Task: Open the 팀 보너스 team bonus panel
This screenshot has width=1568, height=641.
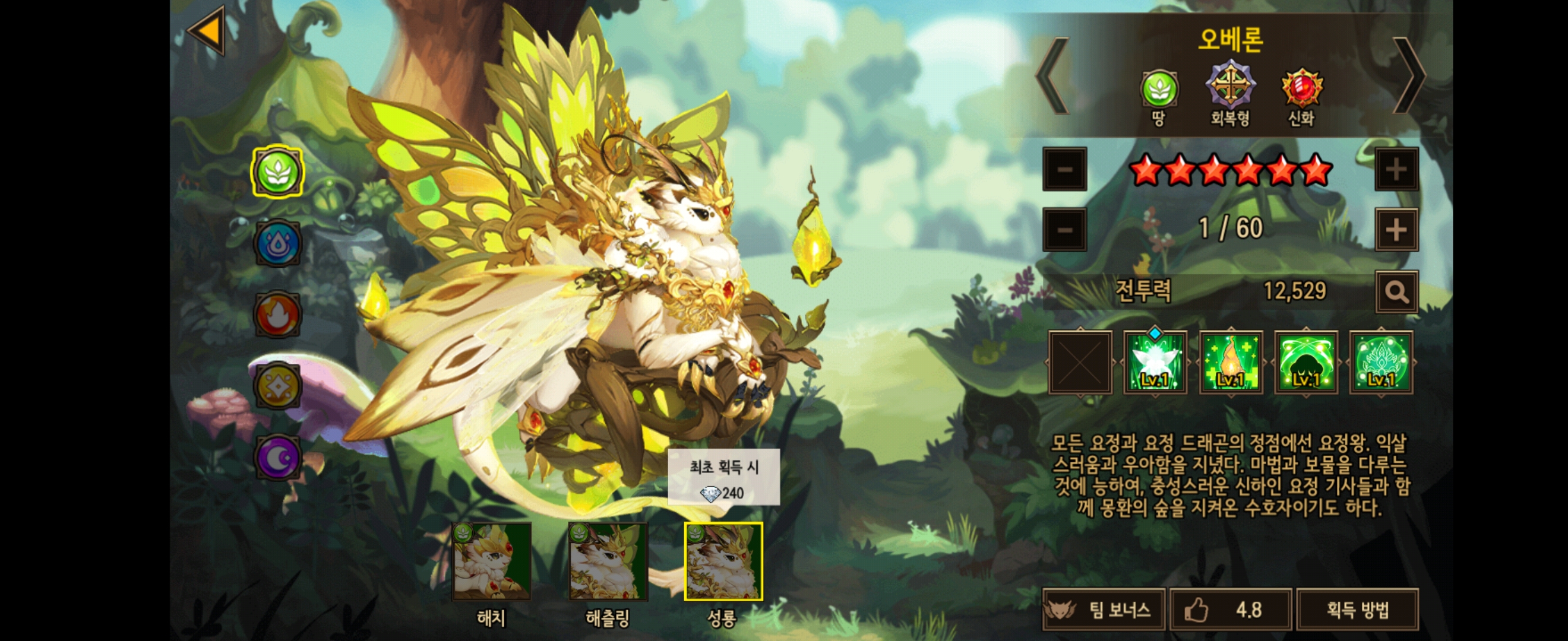Action: pyautogui.click(x=1104, y=610)
